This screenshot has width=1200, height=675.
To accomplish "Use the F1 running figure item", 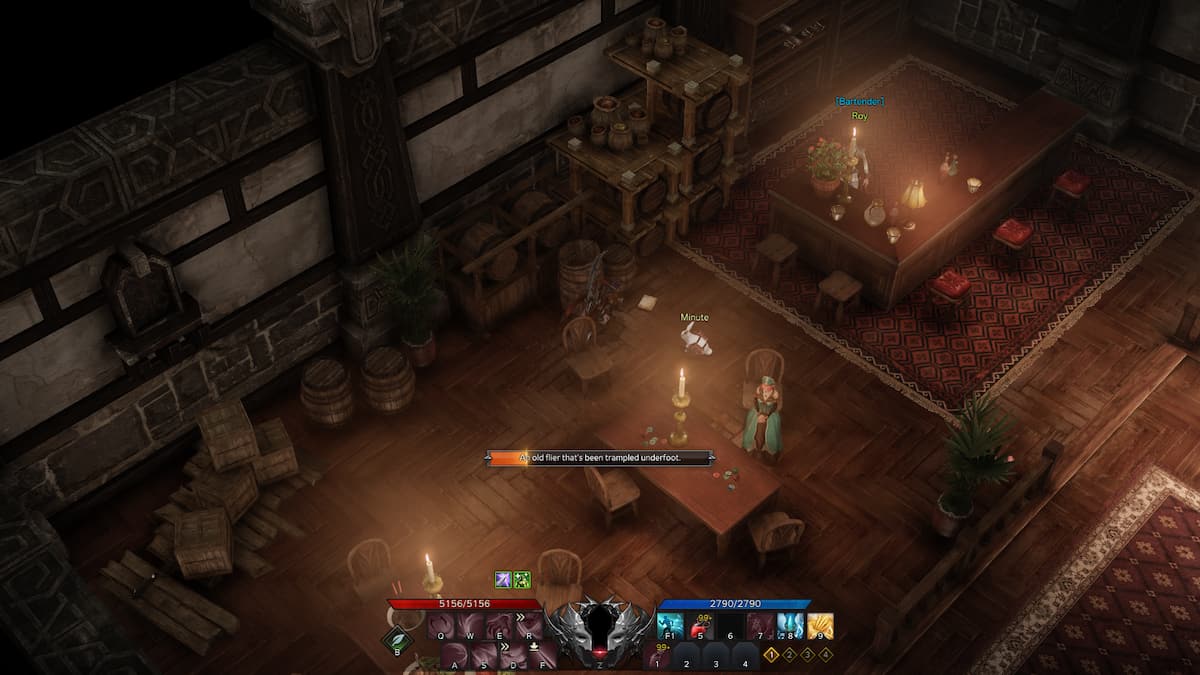I will [671, 627].
